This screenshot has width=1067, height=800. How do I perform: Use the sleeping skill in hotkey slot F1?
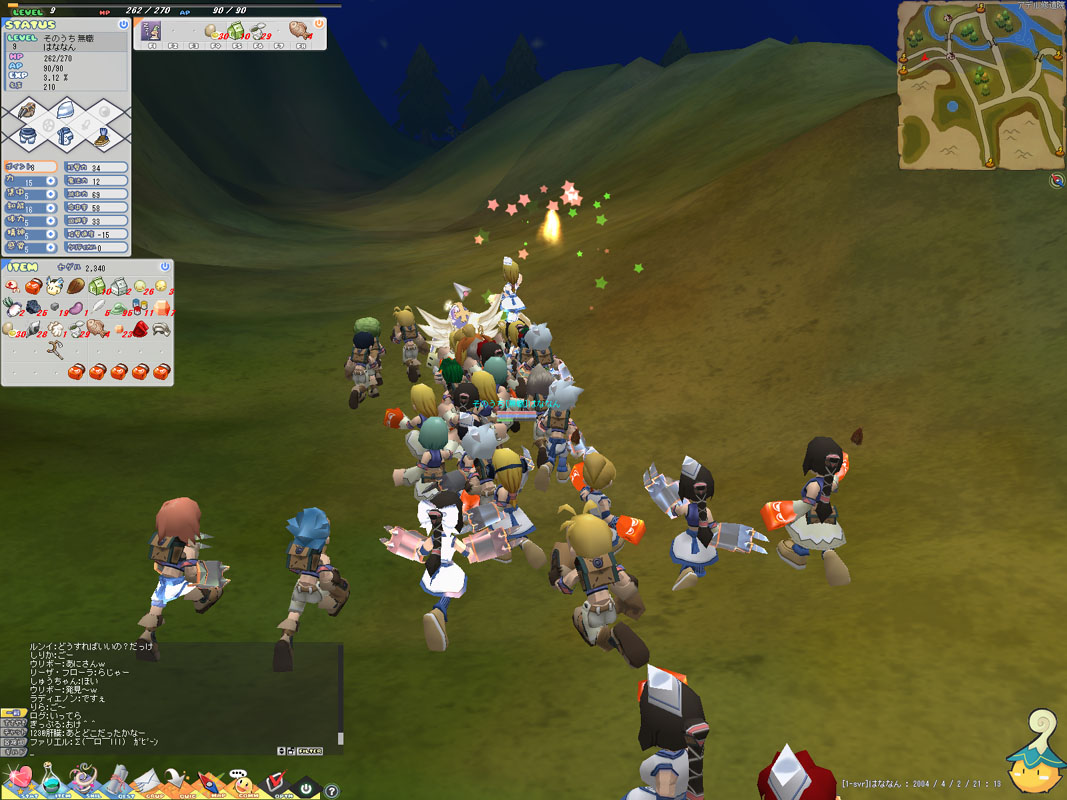pos(151,31)
